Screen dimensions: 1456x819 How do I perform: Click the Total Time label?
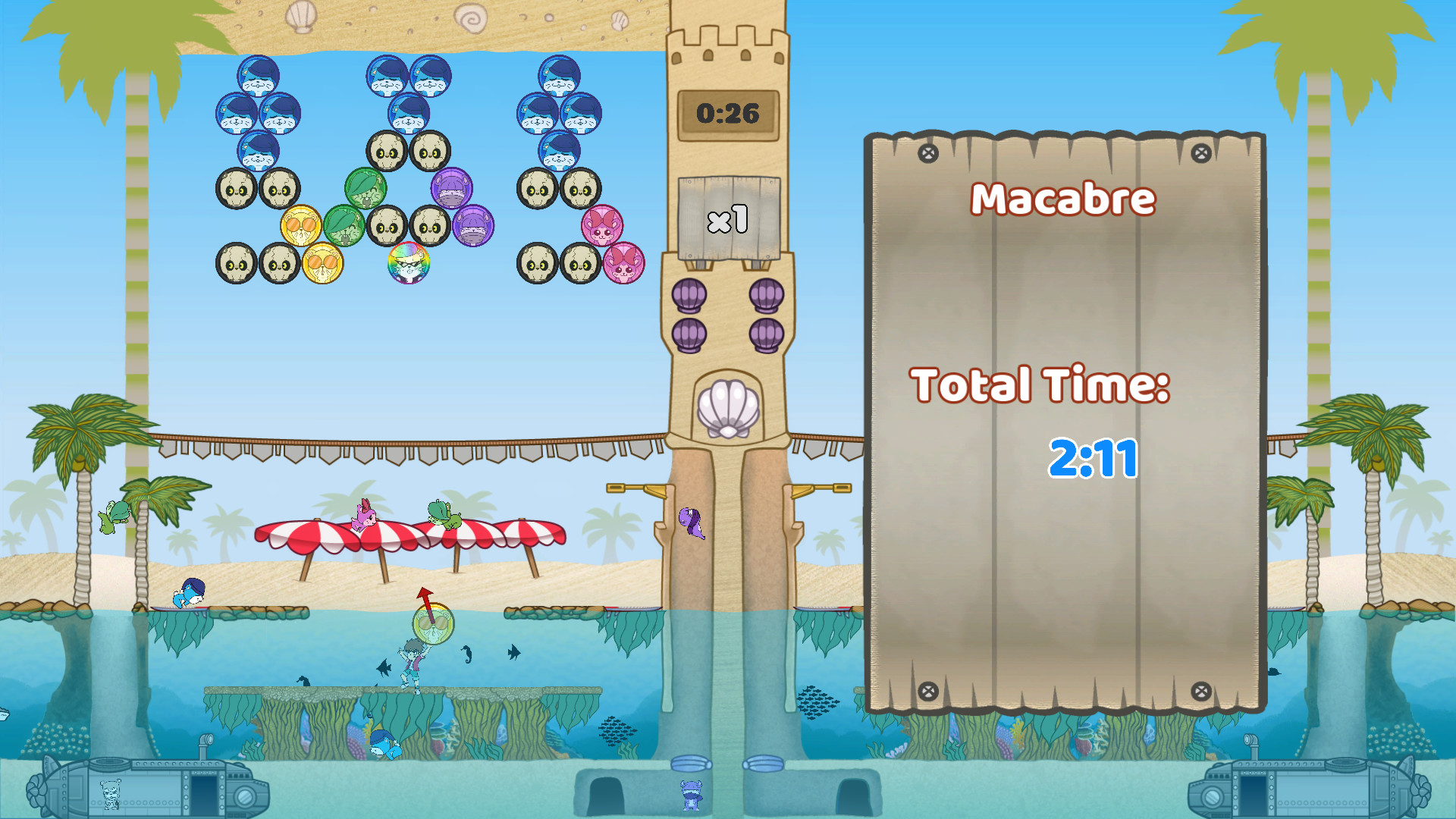[x=1043, y=384]
